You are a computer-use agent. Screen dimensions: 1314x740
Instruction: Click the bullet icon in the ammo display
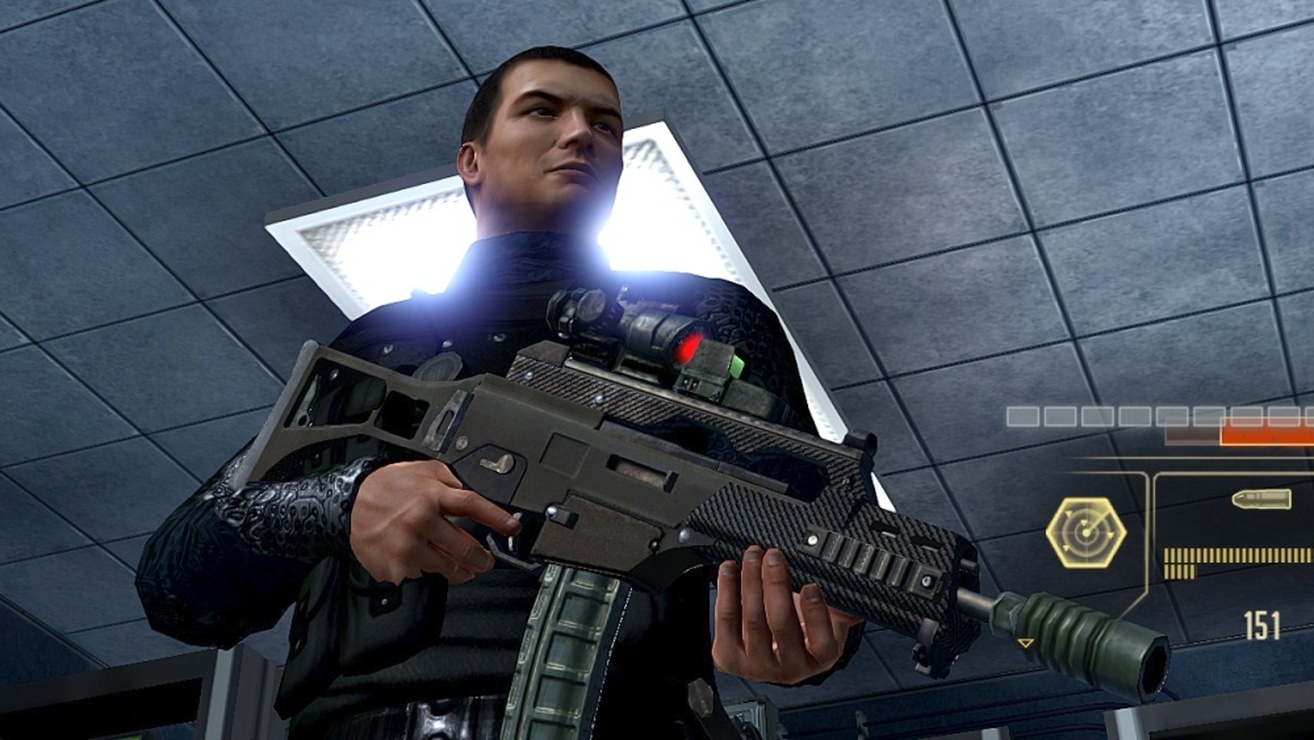1260,500
